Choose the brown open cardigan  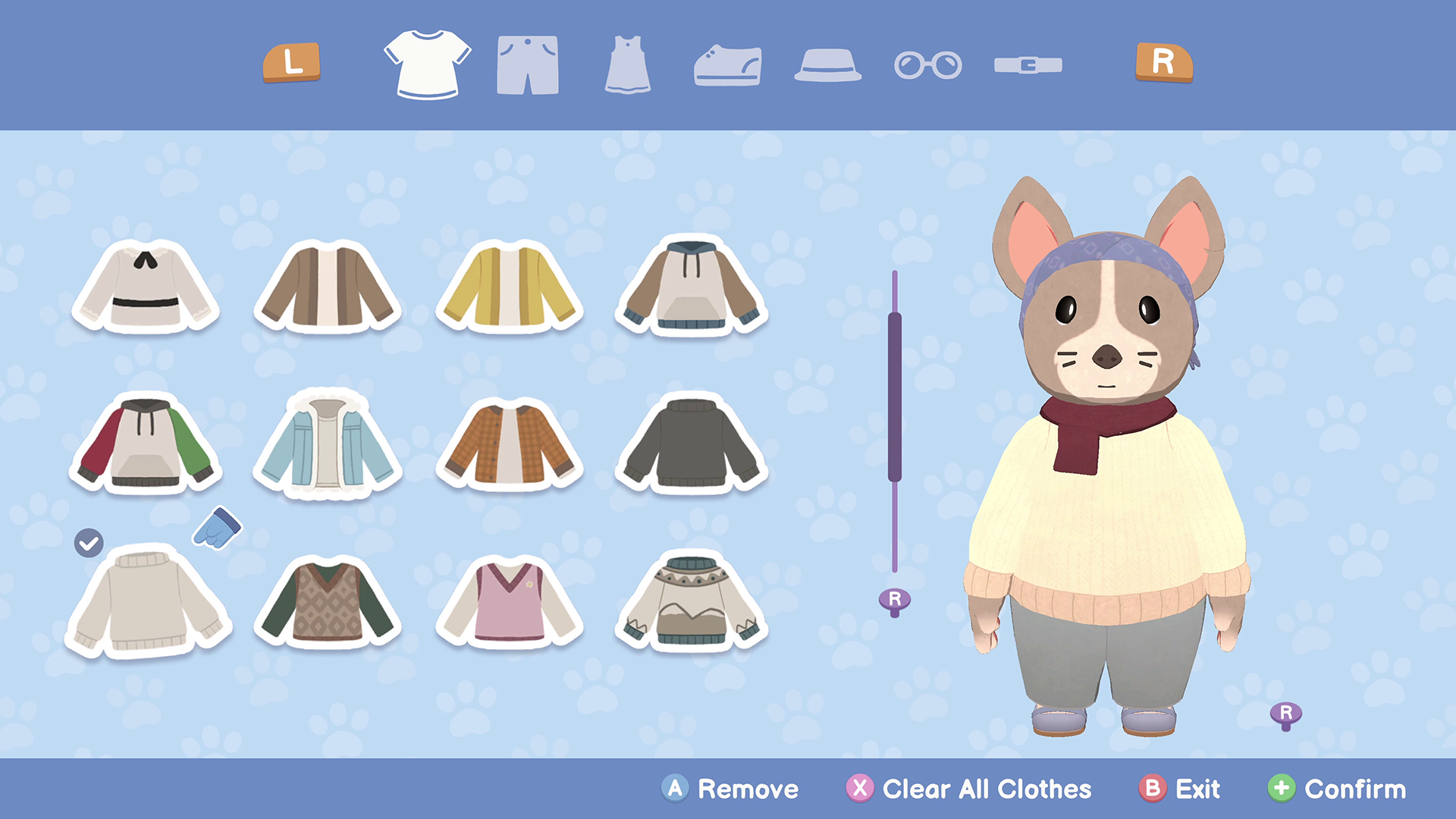pos(328,288)
